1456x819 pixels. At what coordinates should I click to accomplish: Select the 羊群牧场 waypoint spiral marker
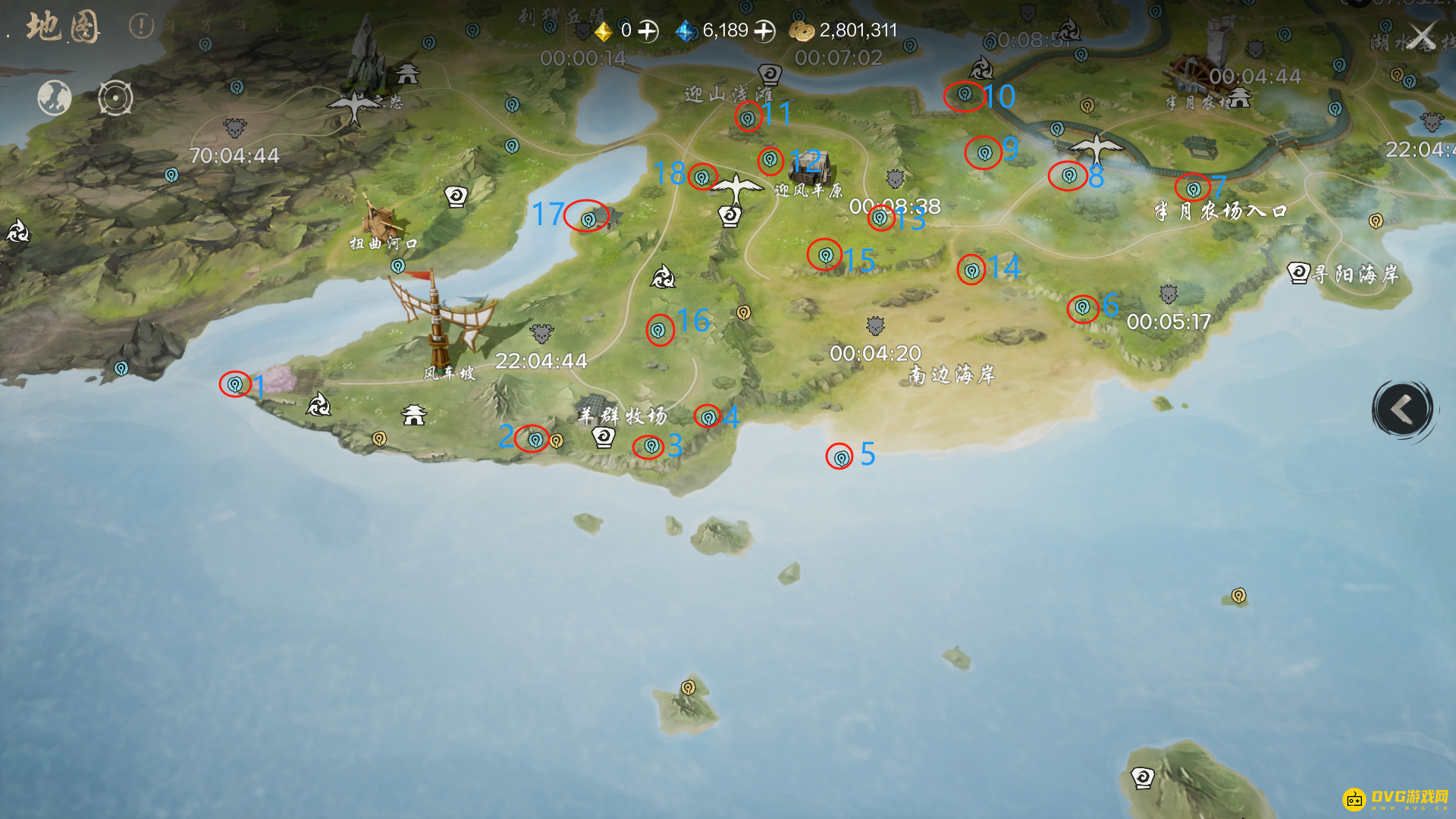pyautogui.click(x=604, y=437)
